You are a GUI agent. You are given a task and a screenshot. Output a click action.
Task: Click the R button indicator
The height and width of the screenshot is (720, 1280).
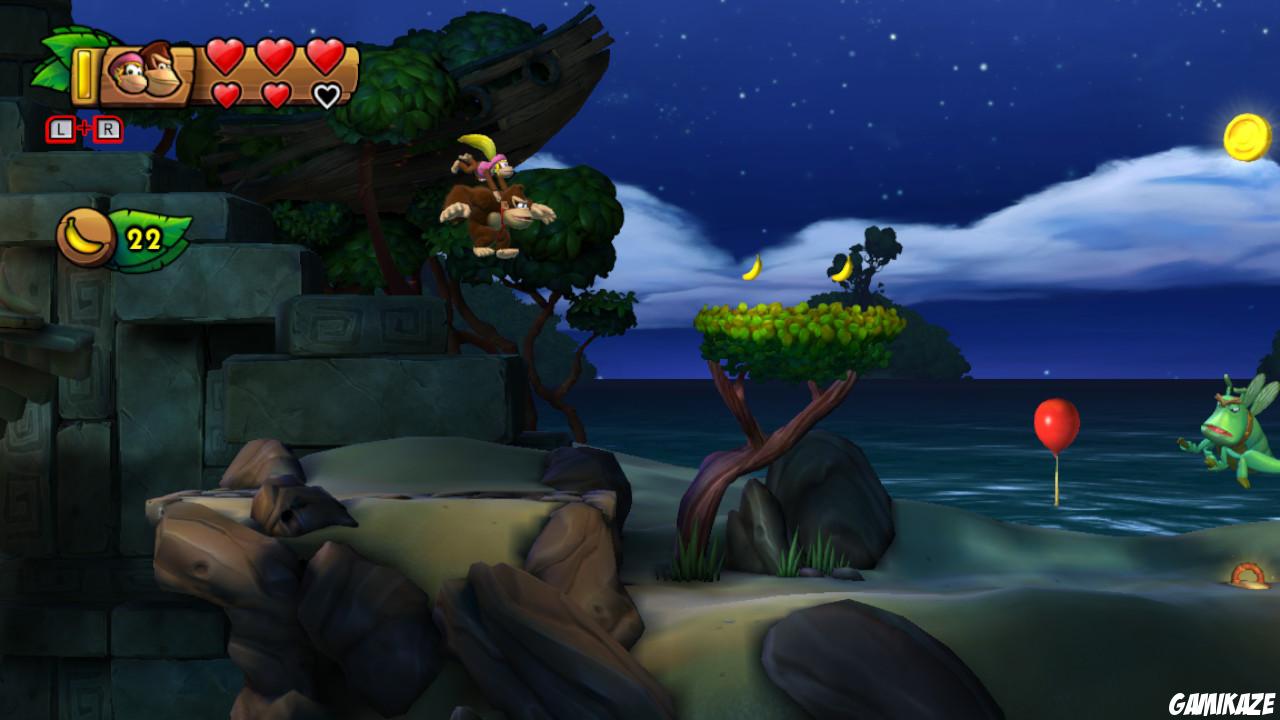(x=110, y=128)
